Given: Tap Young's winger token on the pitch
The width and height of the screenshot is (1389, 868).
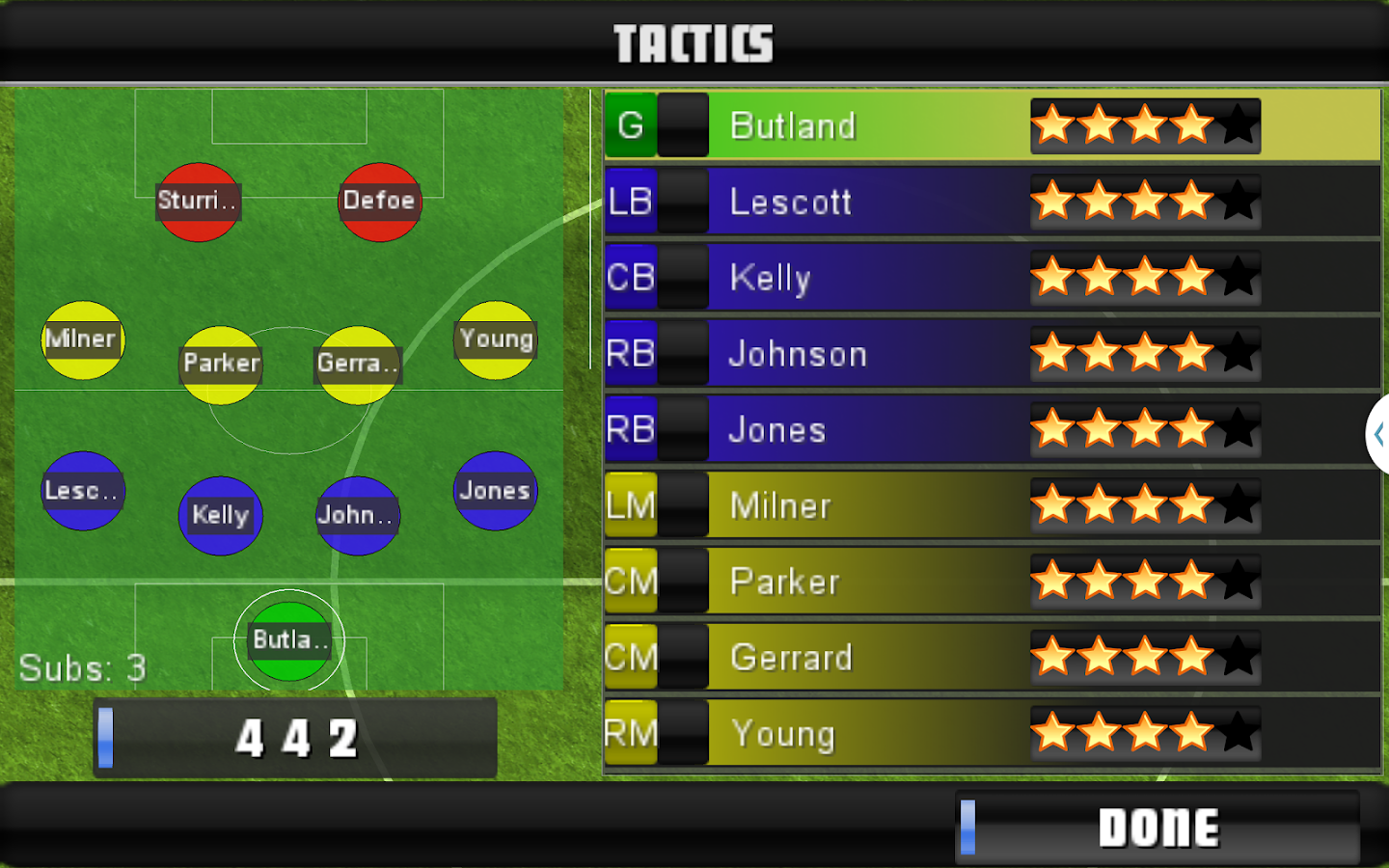Looking at the screenshot, I should pyautogui.click(x=496, y=339).
